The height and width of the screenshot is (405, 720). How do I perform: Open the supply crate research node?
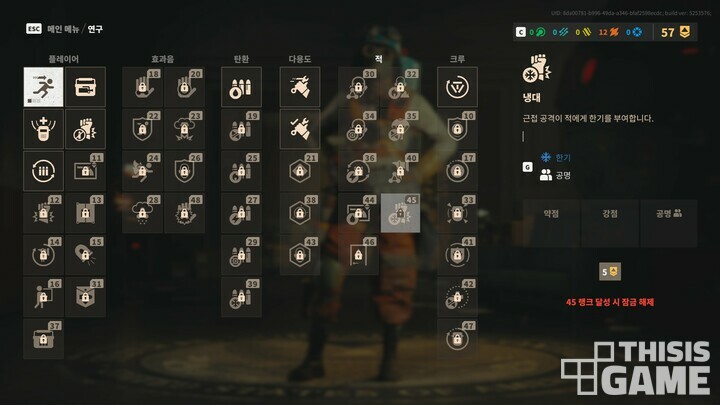pos(85,87)
